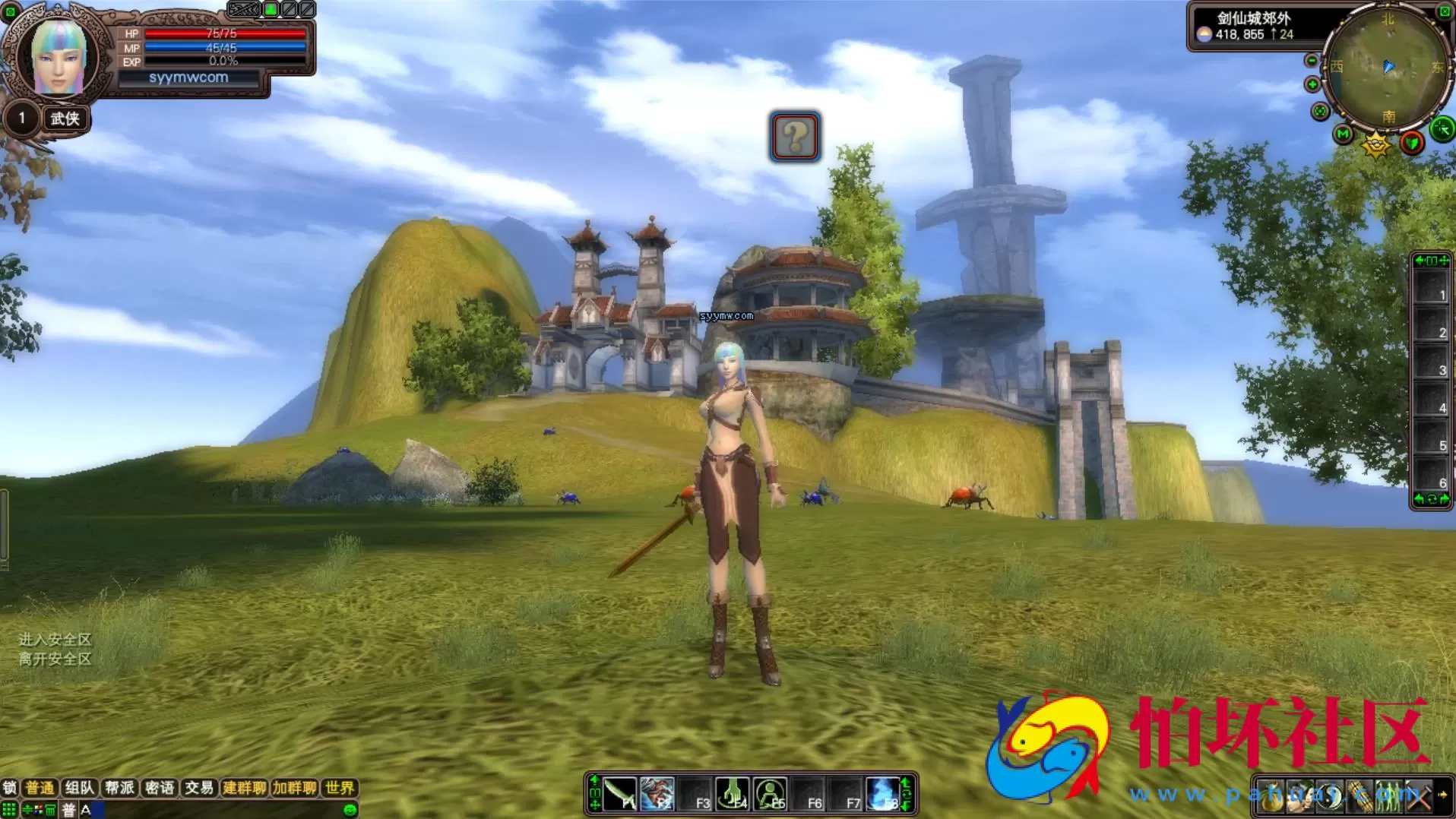Viewport: 1456px width, 819px height.
Task: Zoom in the minimap with plus button
Action: click(x=1312, y=84)
